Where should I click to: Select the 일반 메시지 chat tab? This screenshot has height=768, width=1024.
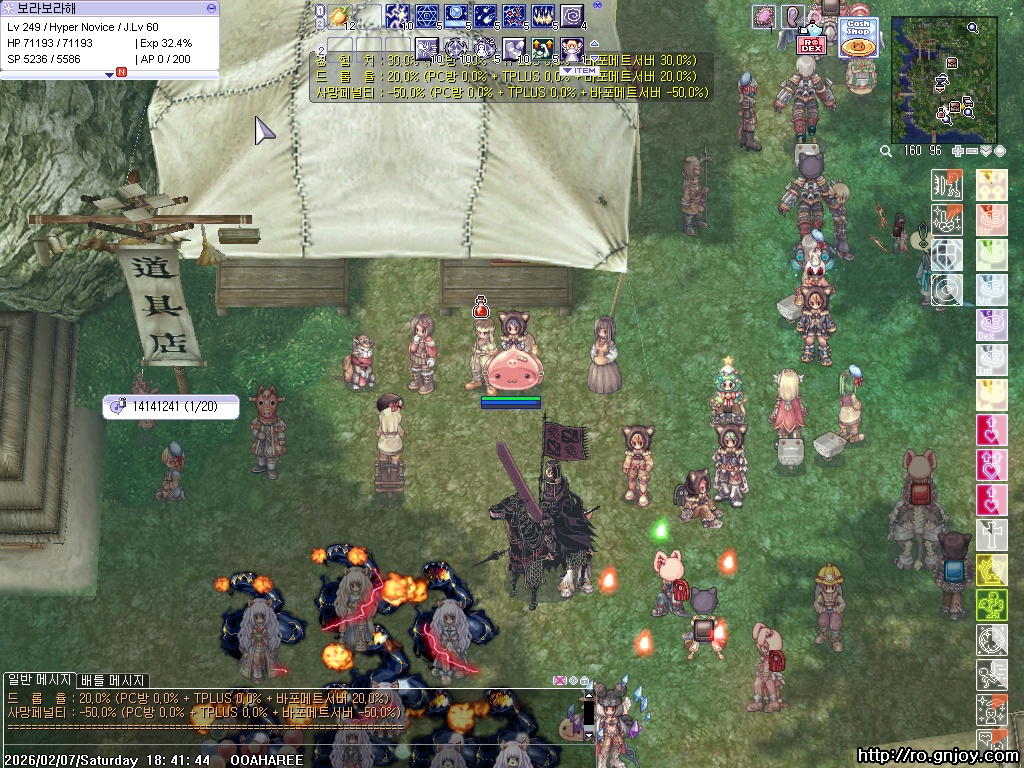click(x=39, y=681)
